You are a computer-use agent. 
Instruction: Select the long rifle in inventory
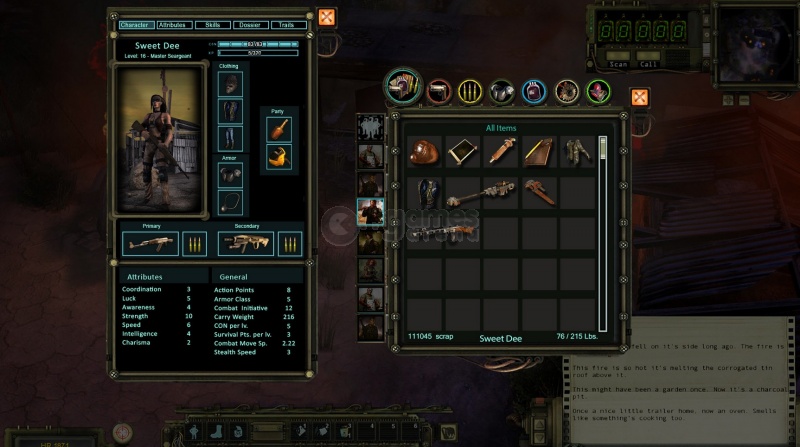[x=444, y=231]
